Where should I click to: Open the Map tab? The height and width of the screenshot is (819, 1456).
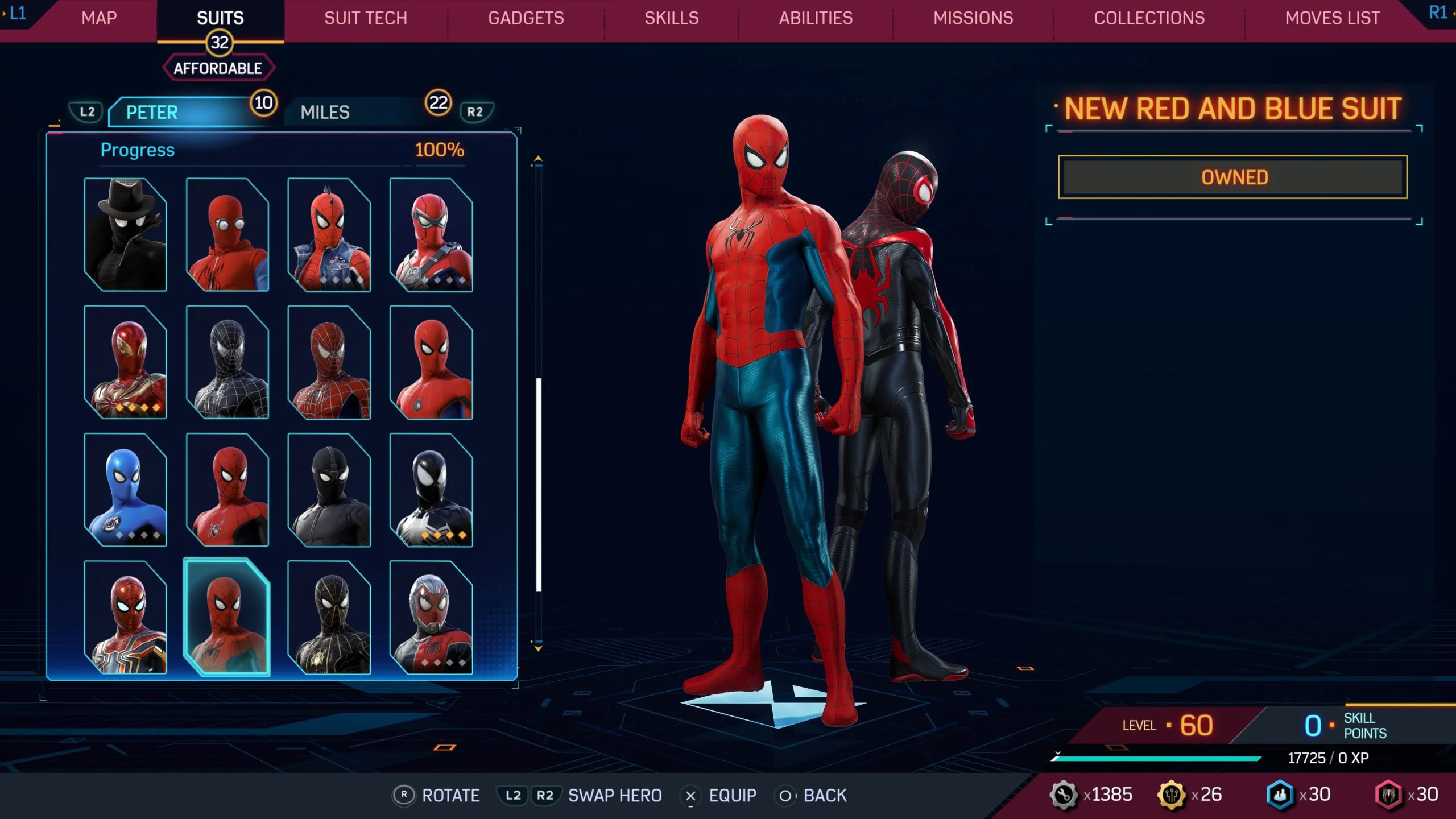[99, 18]
